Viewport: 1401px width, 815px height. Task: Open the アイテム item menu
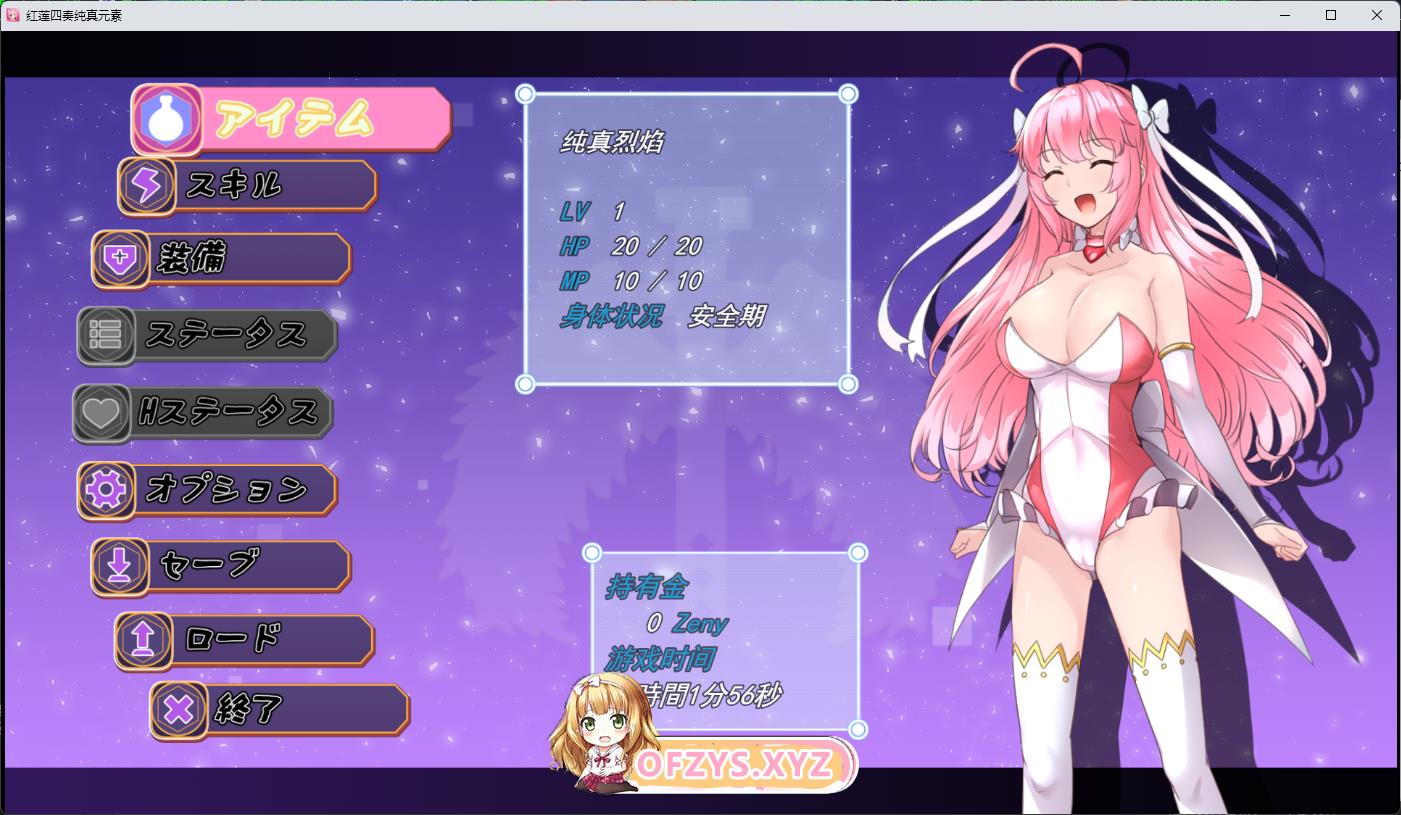[292, 120]
